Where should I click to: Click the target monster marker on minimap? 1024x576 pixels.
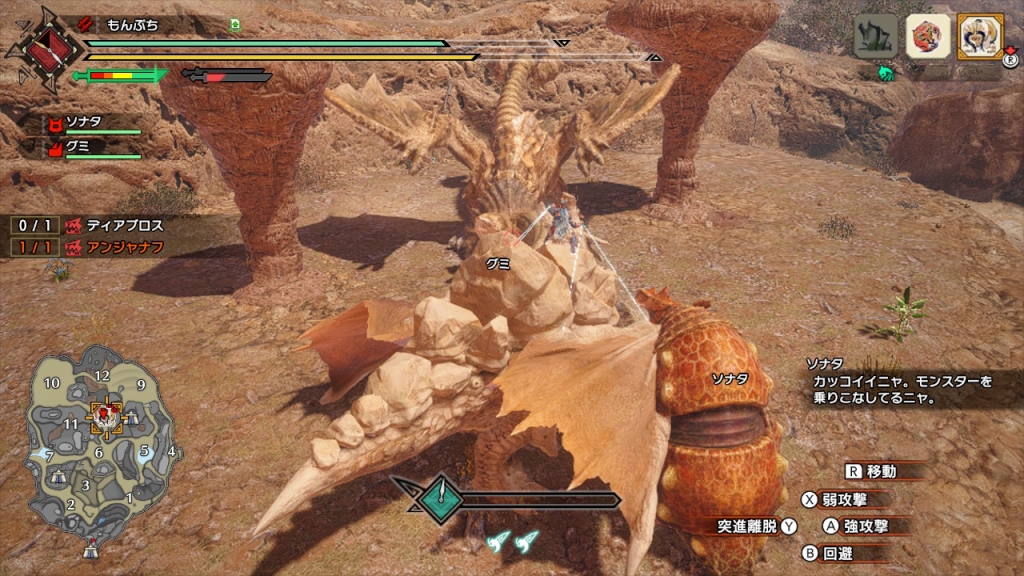tap(106, 414)
